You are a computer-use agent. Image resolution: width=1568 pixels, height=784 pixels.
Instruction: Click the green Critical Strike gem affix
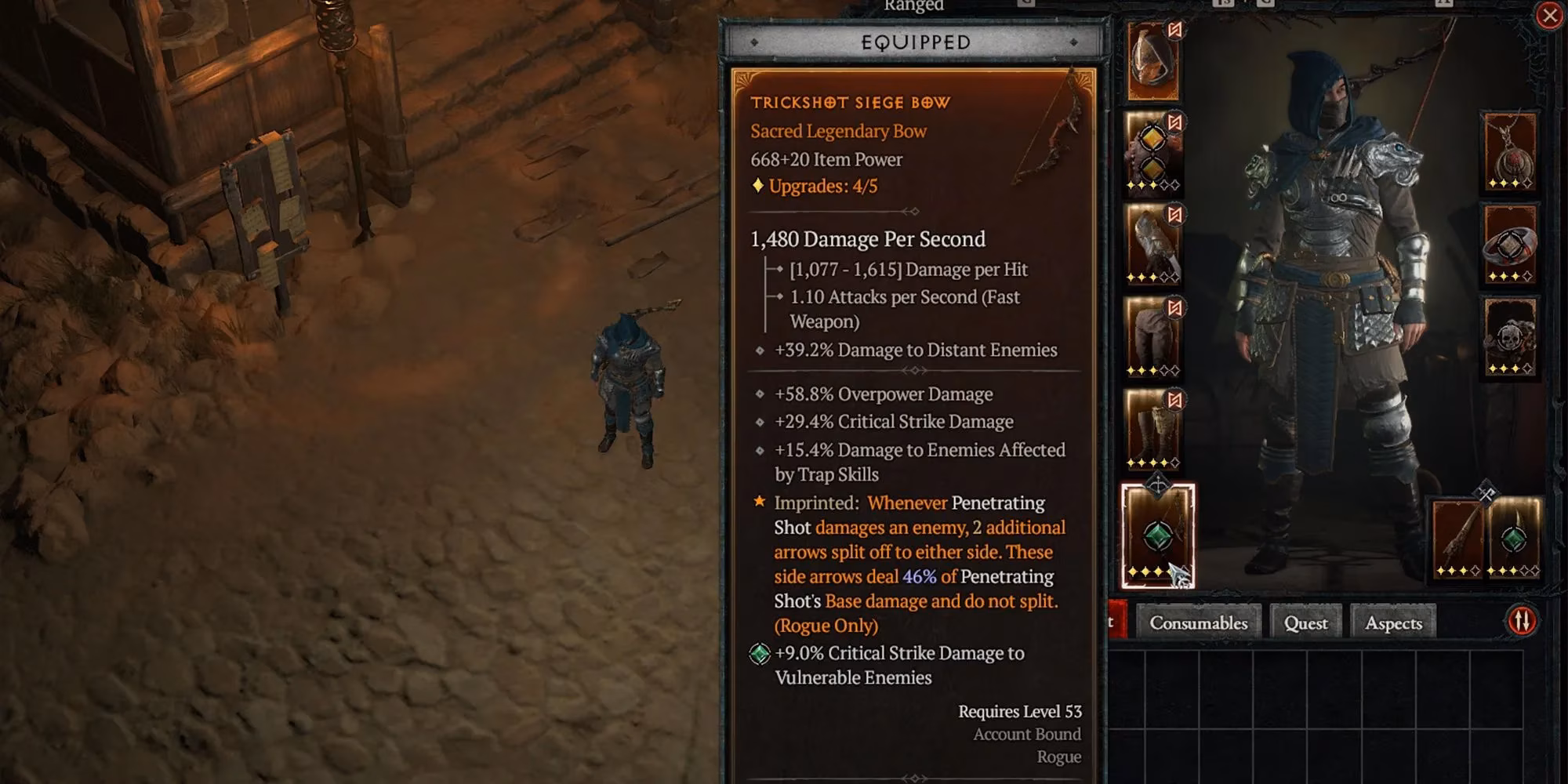tap(757, 653)
